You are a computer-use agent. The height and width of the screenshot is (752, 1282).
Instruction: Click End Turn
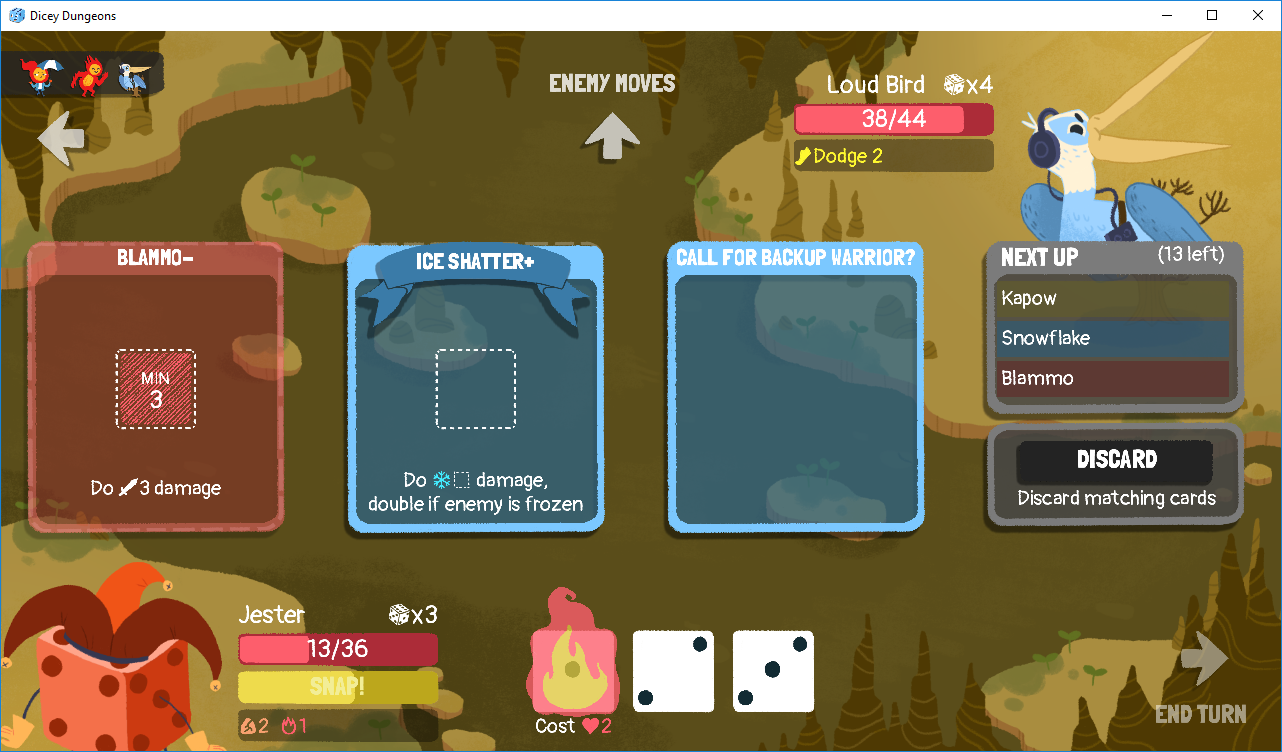(1201, 680)
